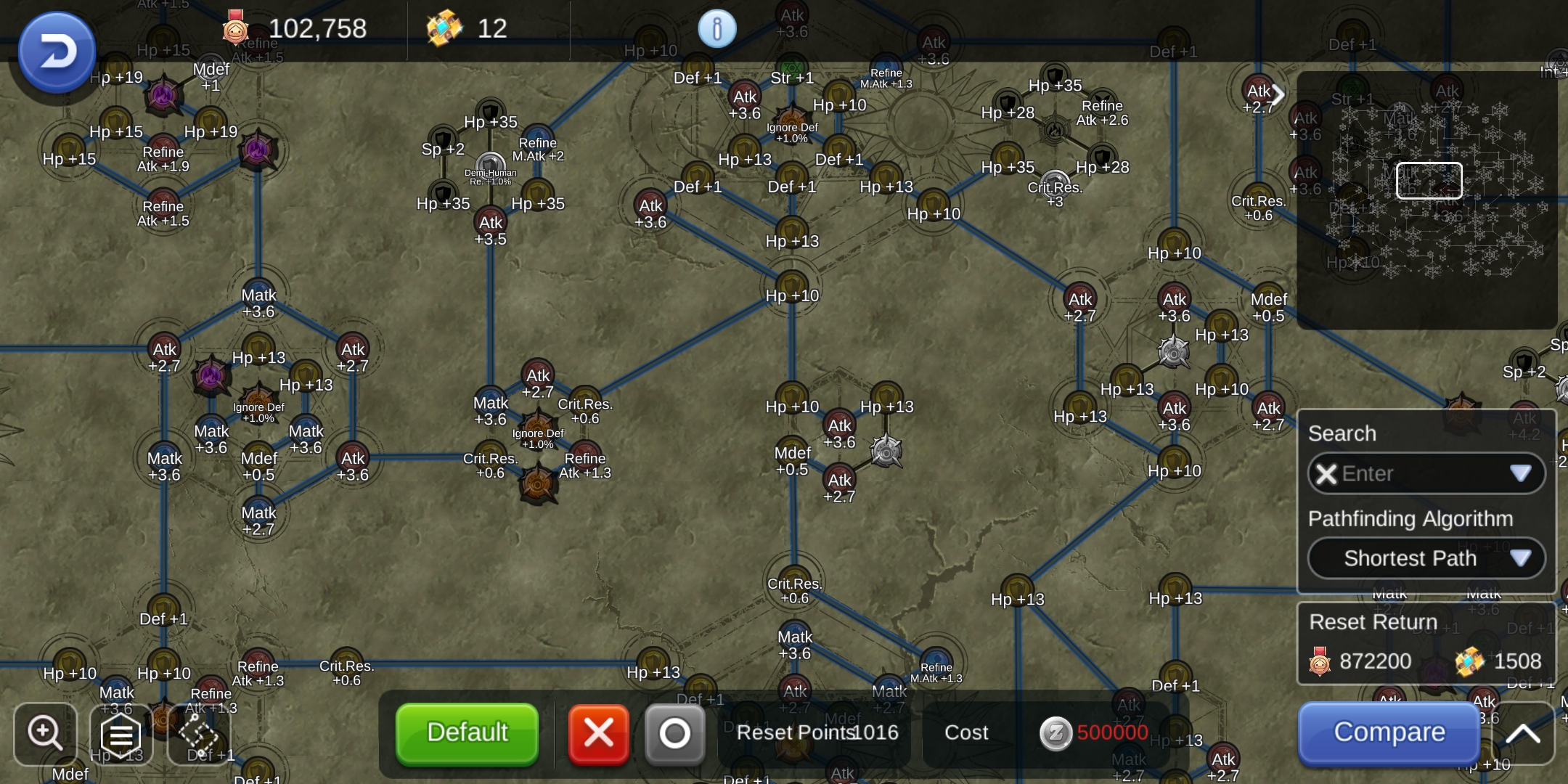Select the Matk +2.7 rune node

258,513
